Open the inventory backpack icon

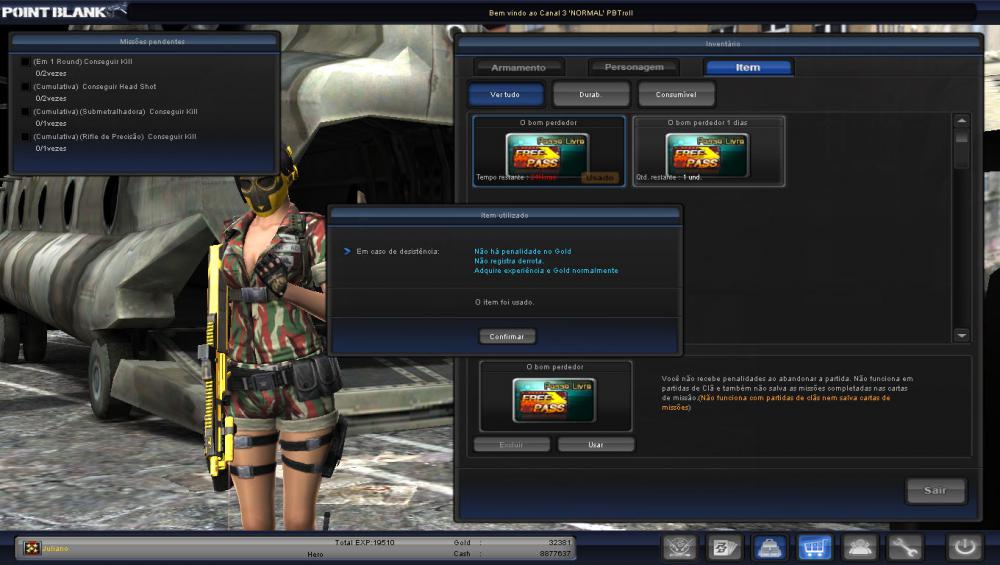tap(768, 547)
